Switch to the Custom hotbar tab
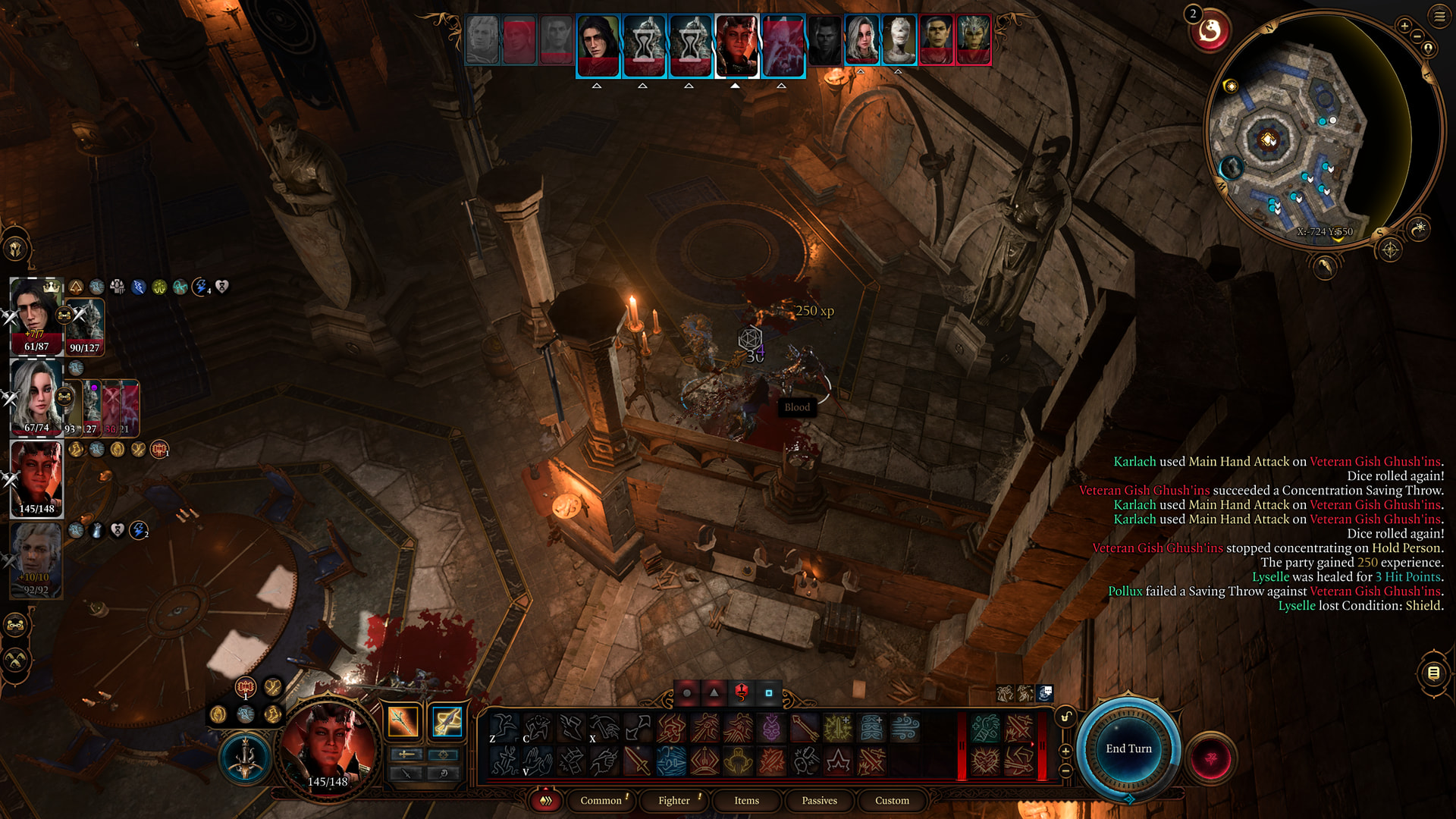The height and width of the screenshot is (819, 1456). [892, 800]
